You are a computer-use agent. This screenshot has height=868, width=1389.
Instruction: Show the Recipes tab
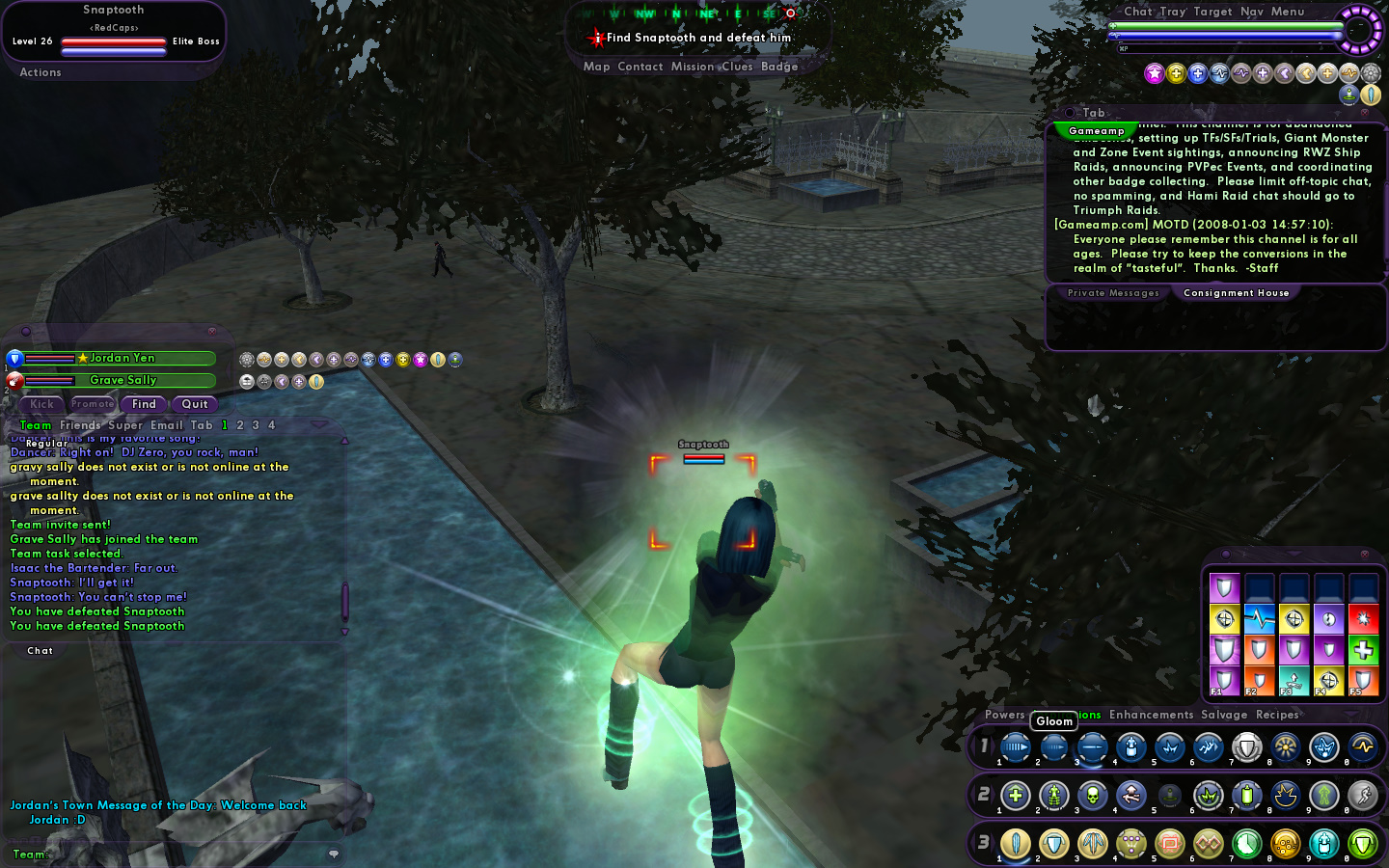[1277, 715]
